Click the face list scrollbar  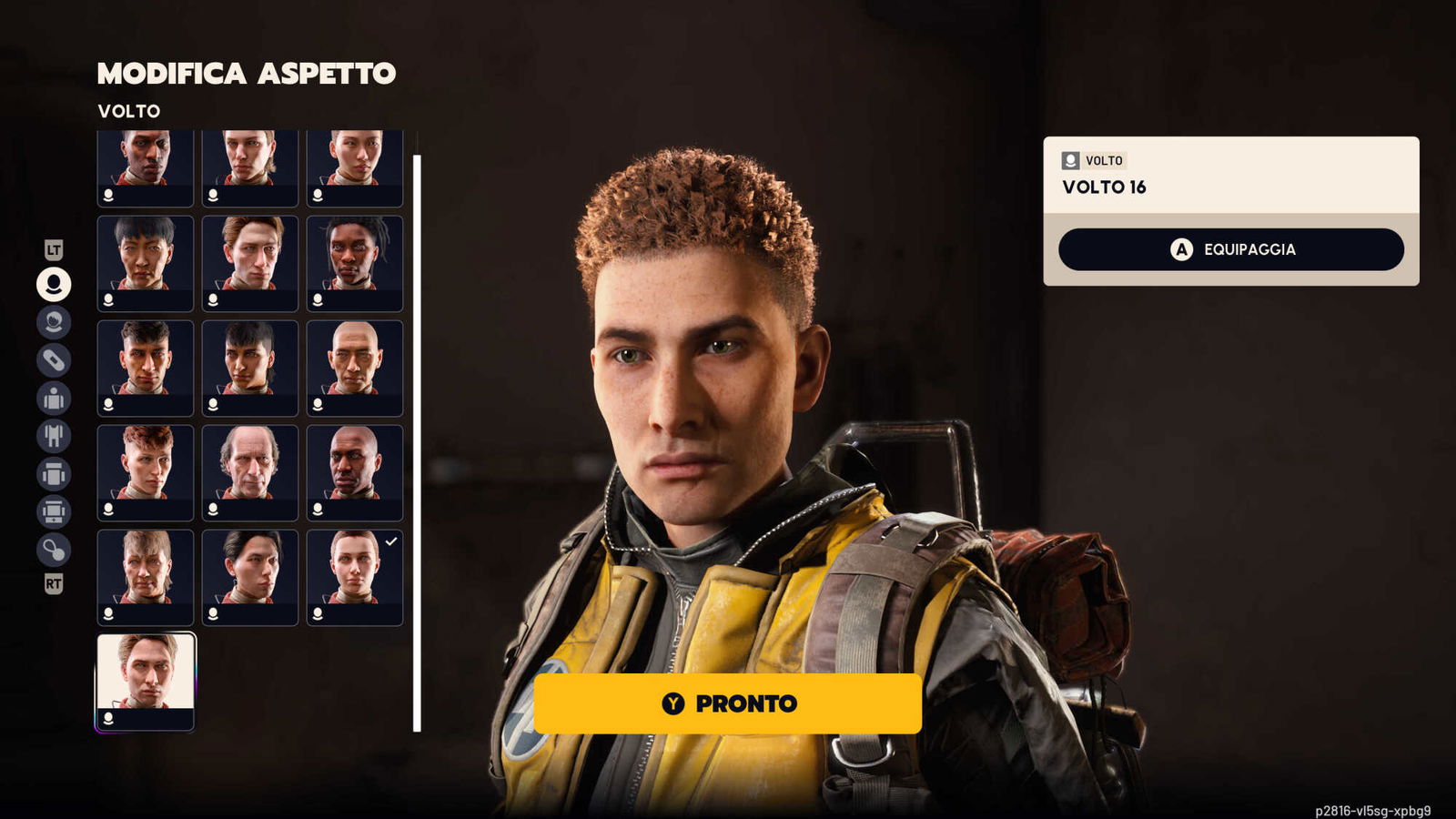pos(417,442)
